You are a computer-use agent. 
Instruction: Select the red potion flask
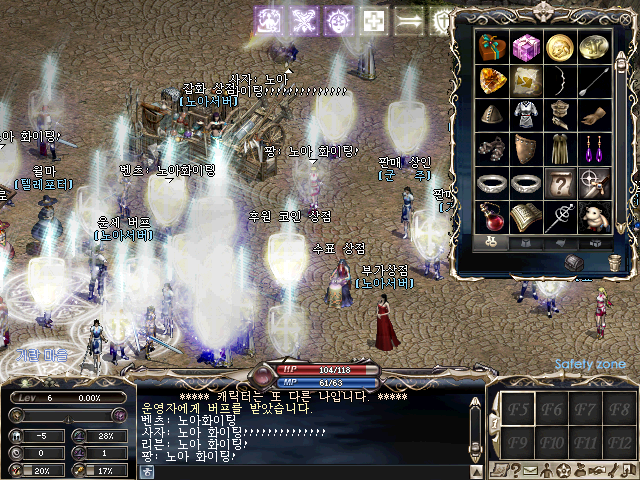point(492,217)
